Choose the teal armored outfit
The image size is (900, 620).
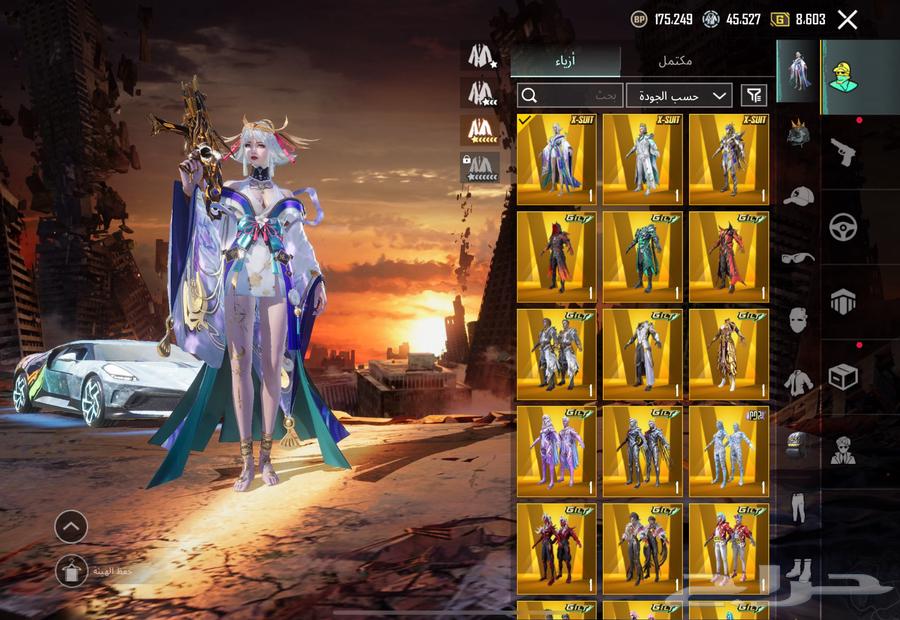(643, 256)
